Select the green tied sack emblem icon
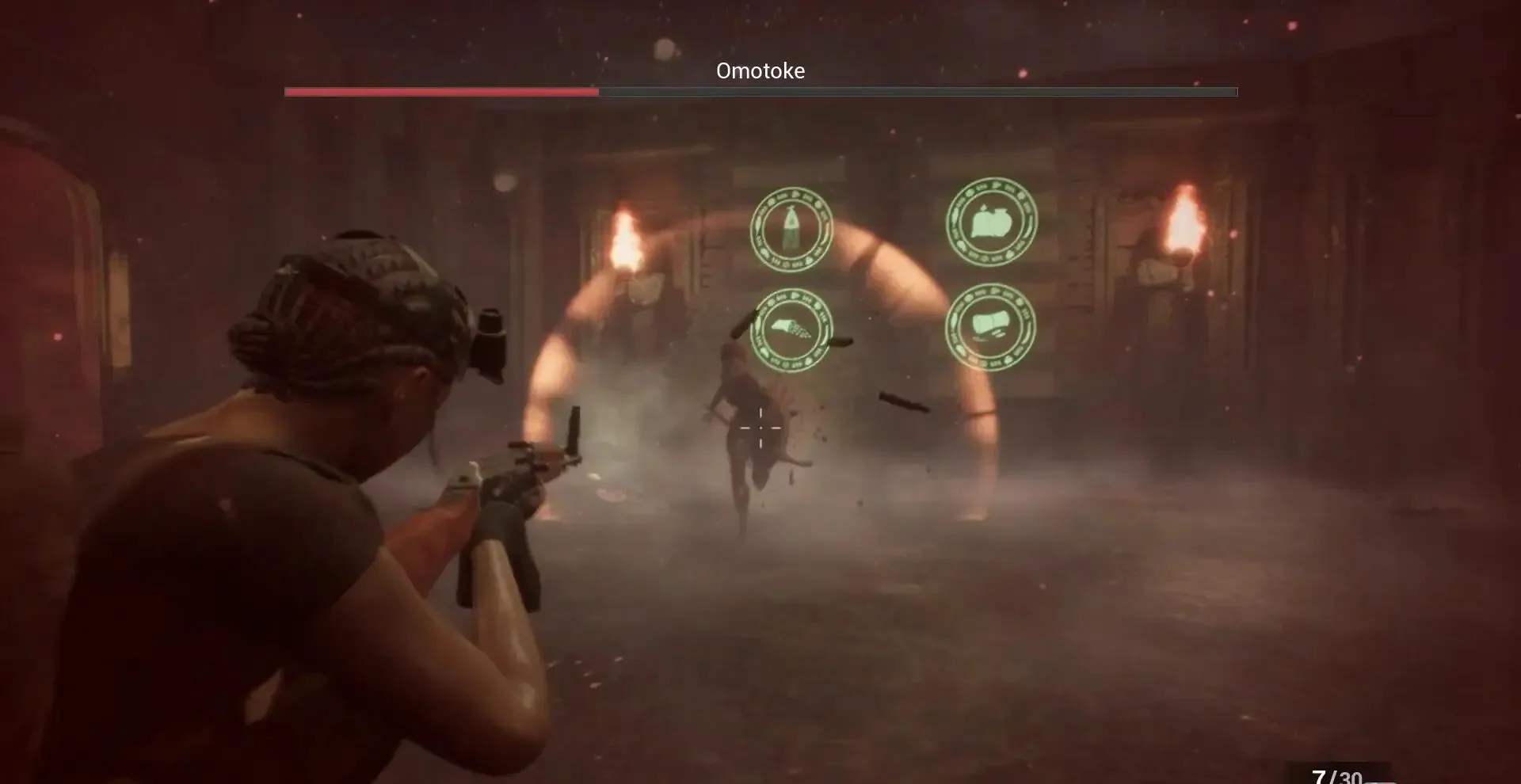Viewport: 1521px width, 784px height. point(991,221)
